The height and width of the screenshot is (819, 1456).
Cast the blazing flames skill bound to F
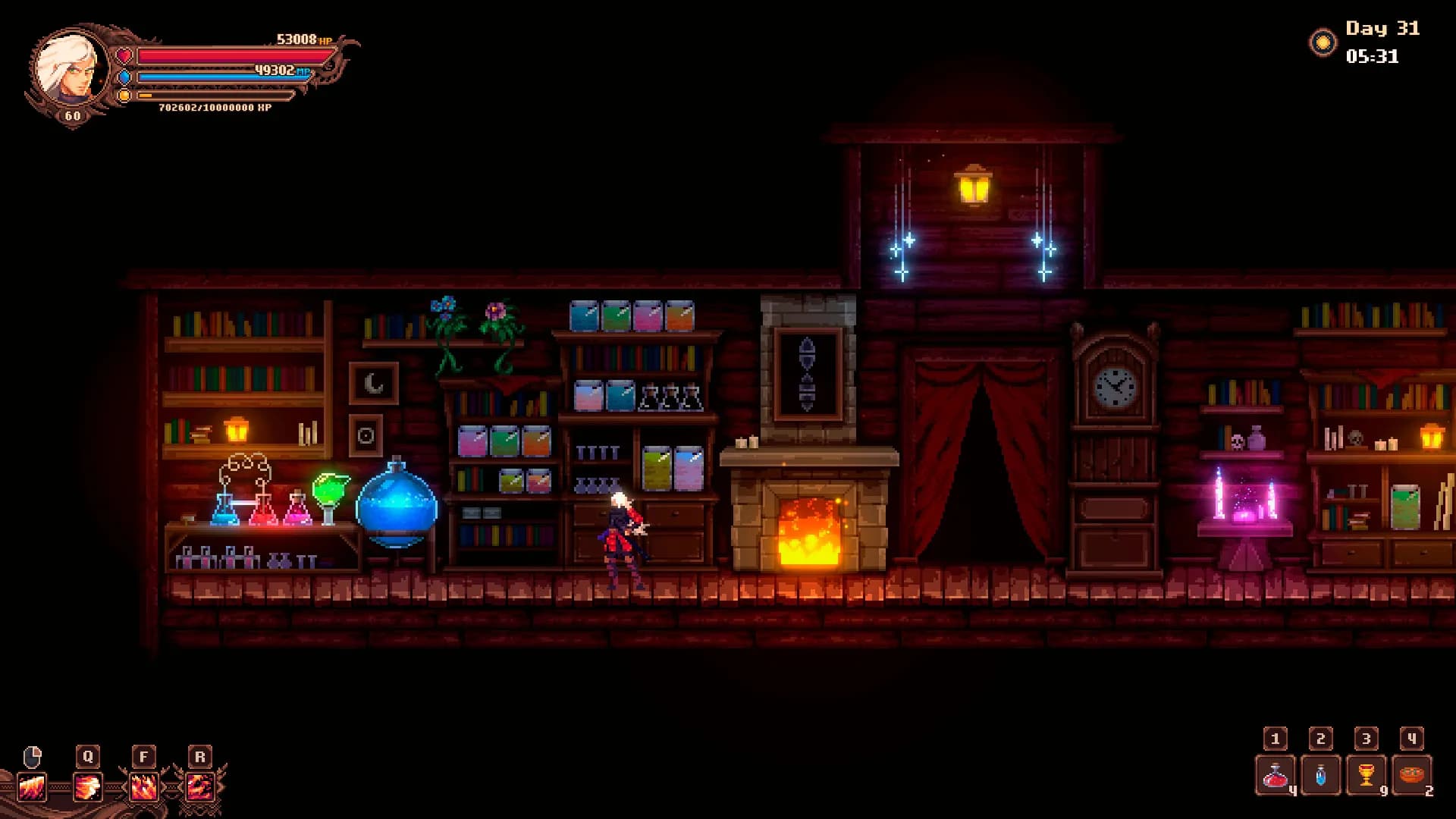(143, 787)
